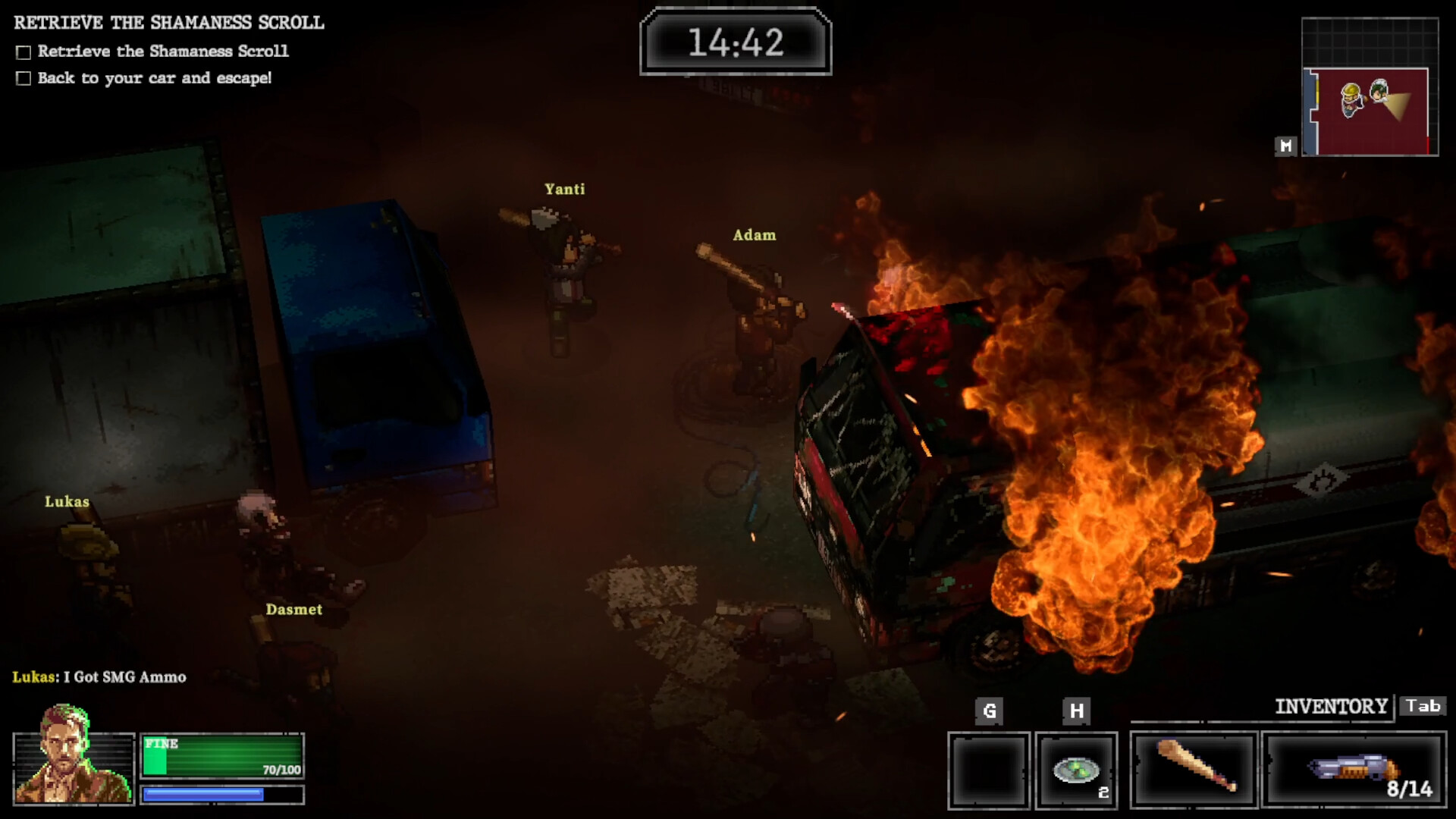1456x819 pixels.
Task: Click the character name label Yanti
Action: [564, 189]
